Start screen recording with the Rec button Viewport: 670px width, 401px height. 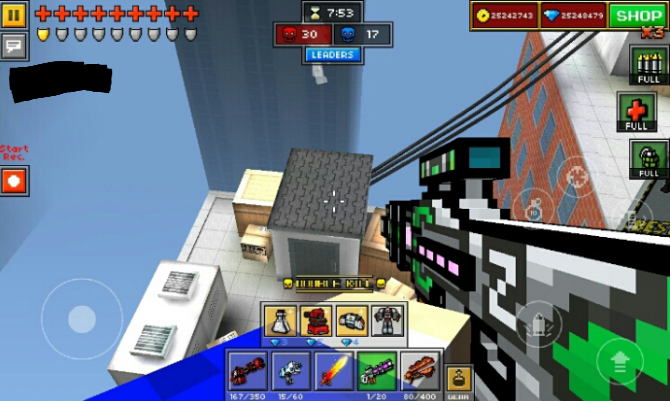(15, 181)
